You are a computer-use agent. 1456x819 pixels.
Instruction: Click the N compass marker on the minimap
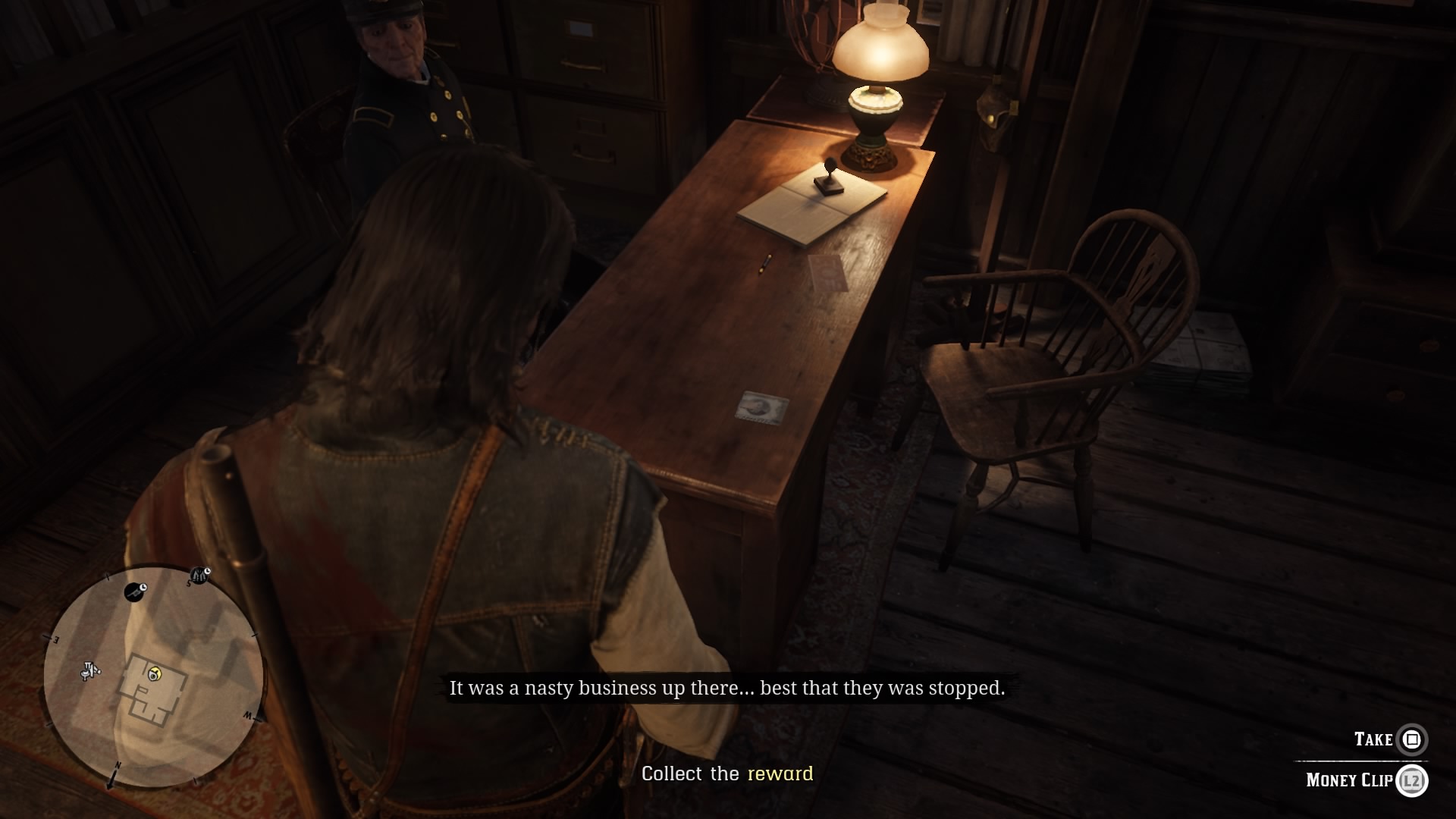pyautogui.click(x=118, y=765)
